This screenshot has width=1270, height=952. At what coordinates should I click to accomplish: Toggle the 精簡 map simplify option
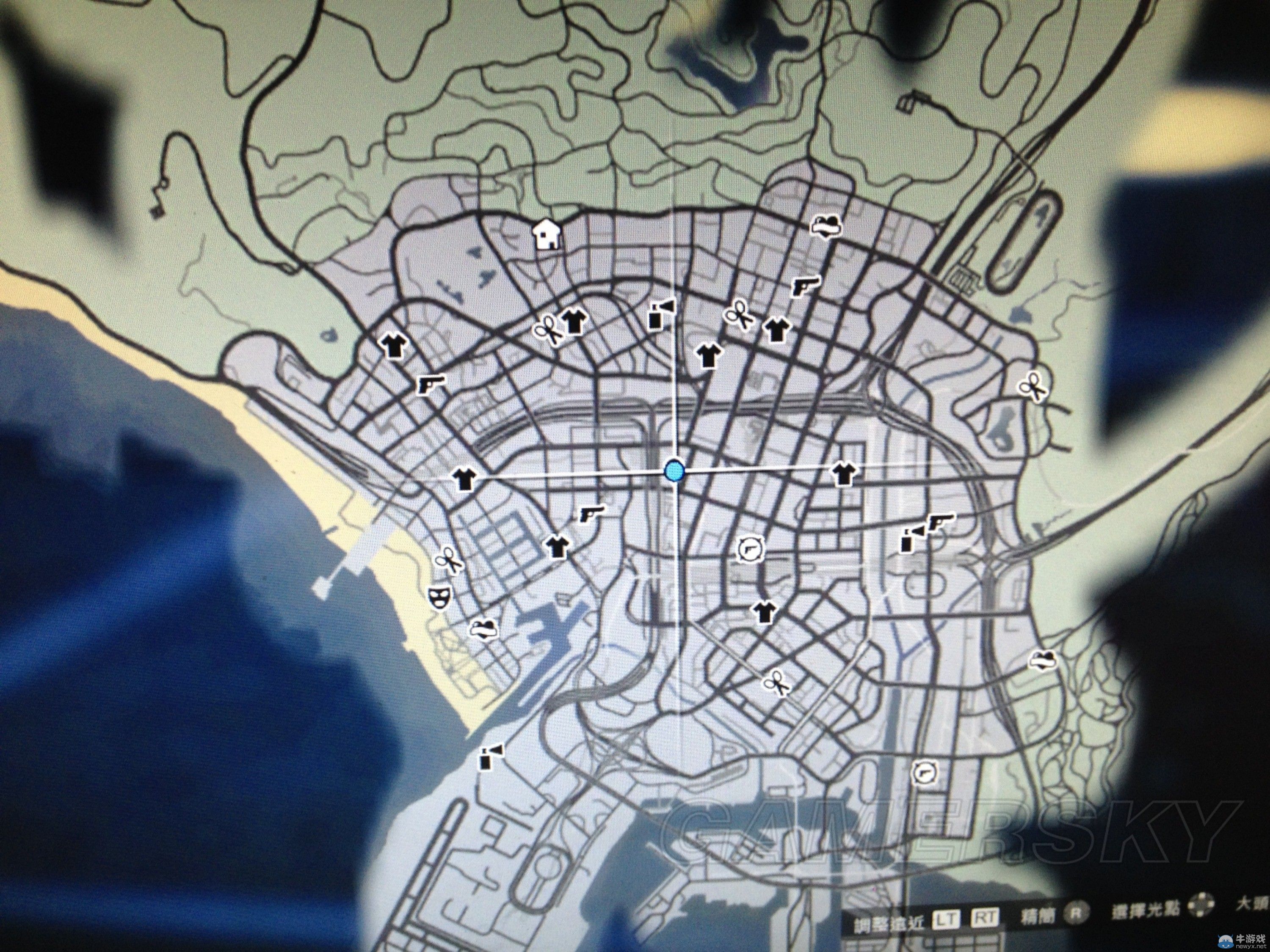click(x=1038, y=915)
